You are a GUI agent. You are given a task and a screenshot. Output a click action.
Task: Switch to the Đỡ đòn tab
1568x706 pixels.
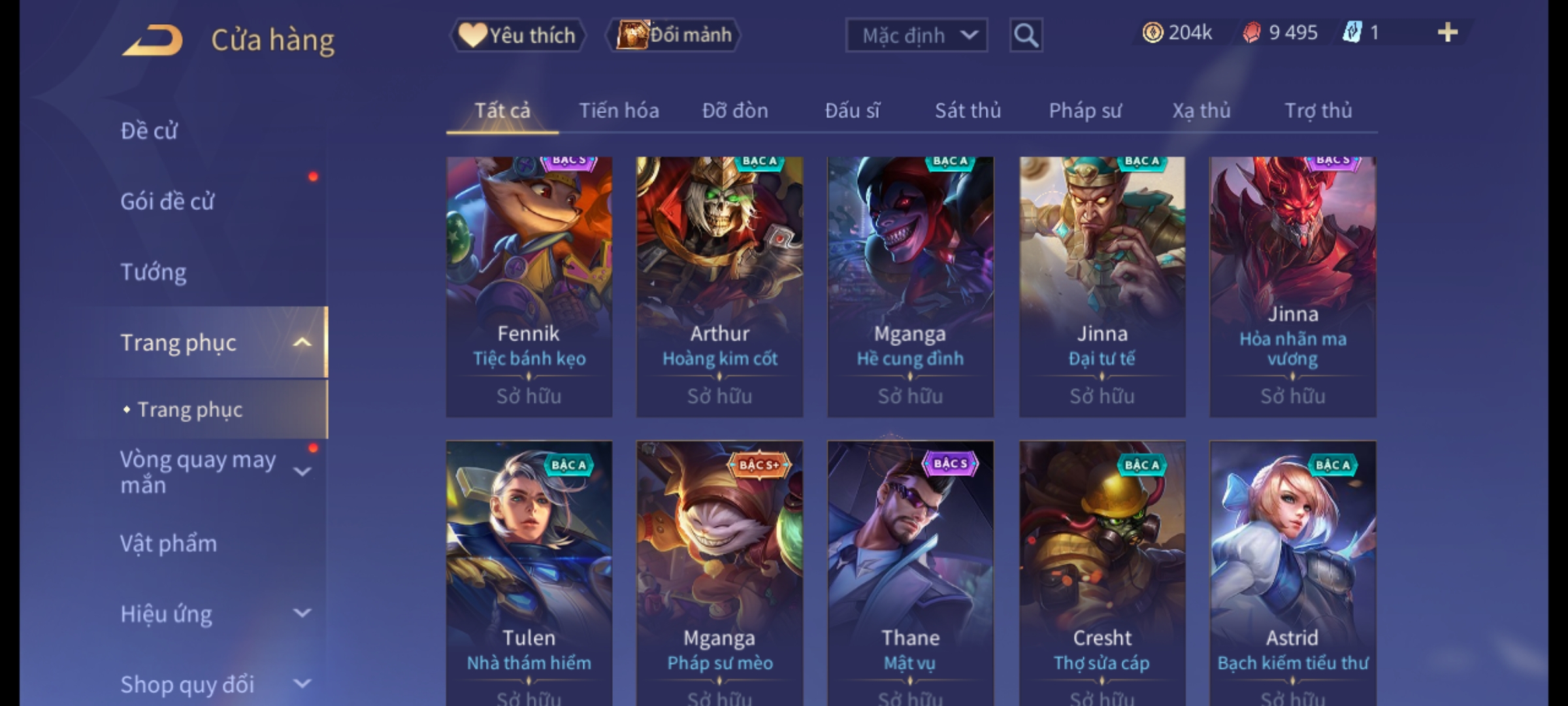pos(735,111)
